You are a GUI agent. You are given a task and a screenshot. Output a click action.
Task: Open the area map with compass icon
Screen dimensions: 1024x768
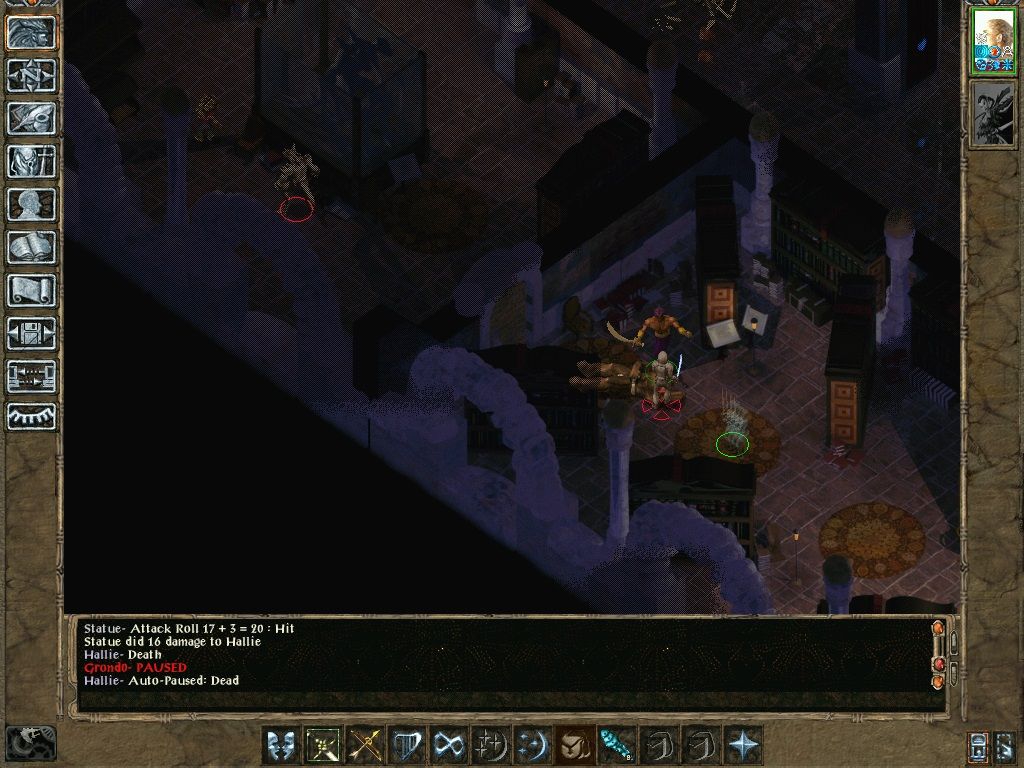(31, 76)
